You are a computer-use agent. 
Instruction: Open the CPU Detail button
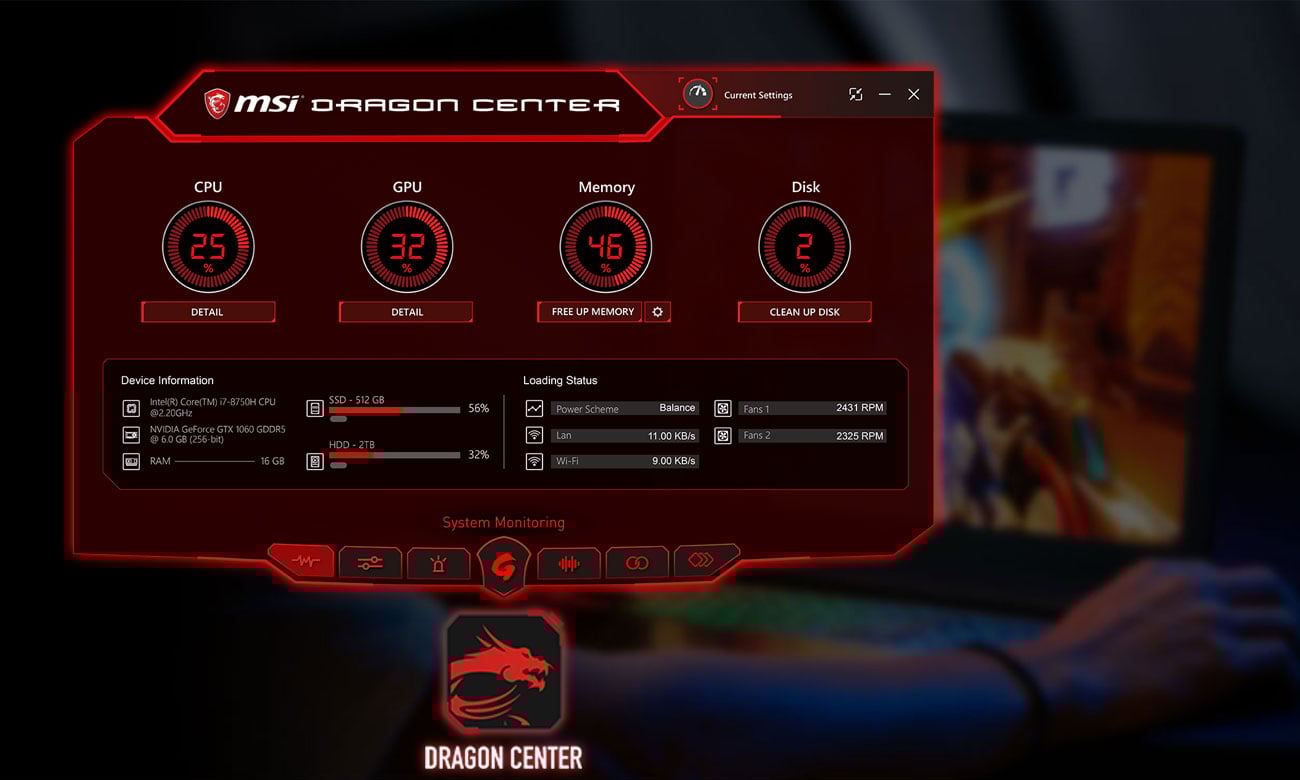(x=207, y=312)
